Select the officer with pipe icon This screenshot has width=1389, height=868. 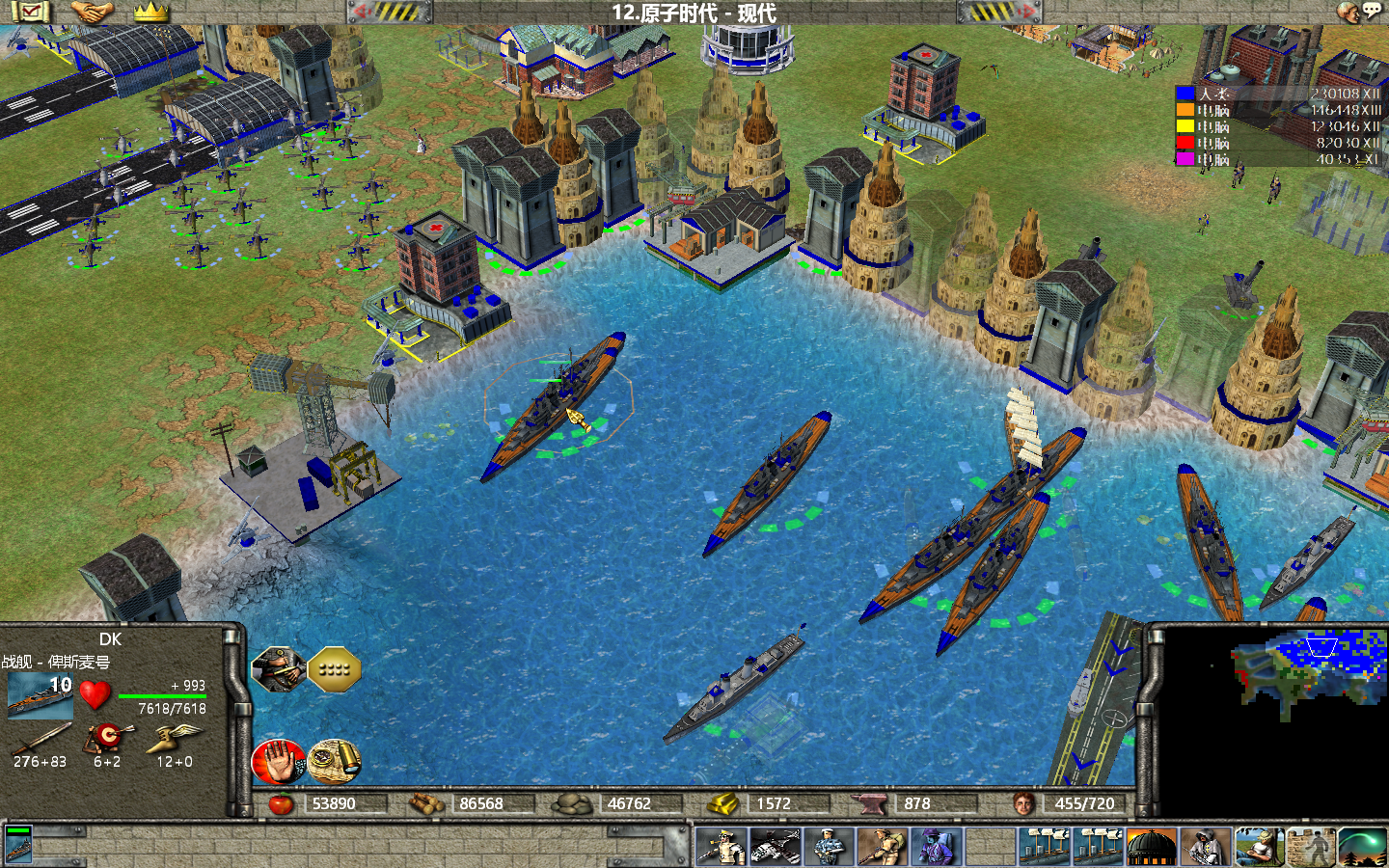(x=720, y=847)
